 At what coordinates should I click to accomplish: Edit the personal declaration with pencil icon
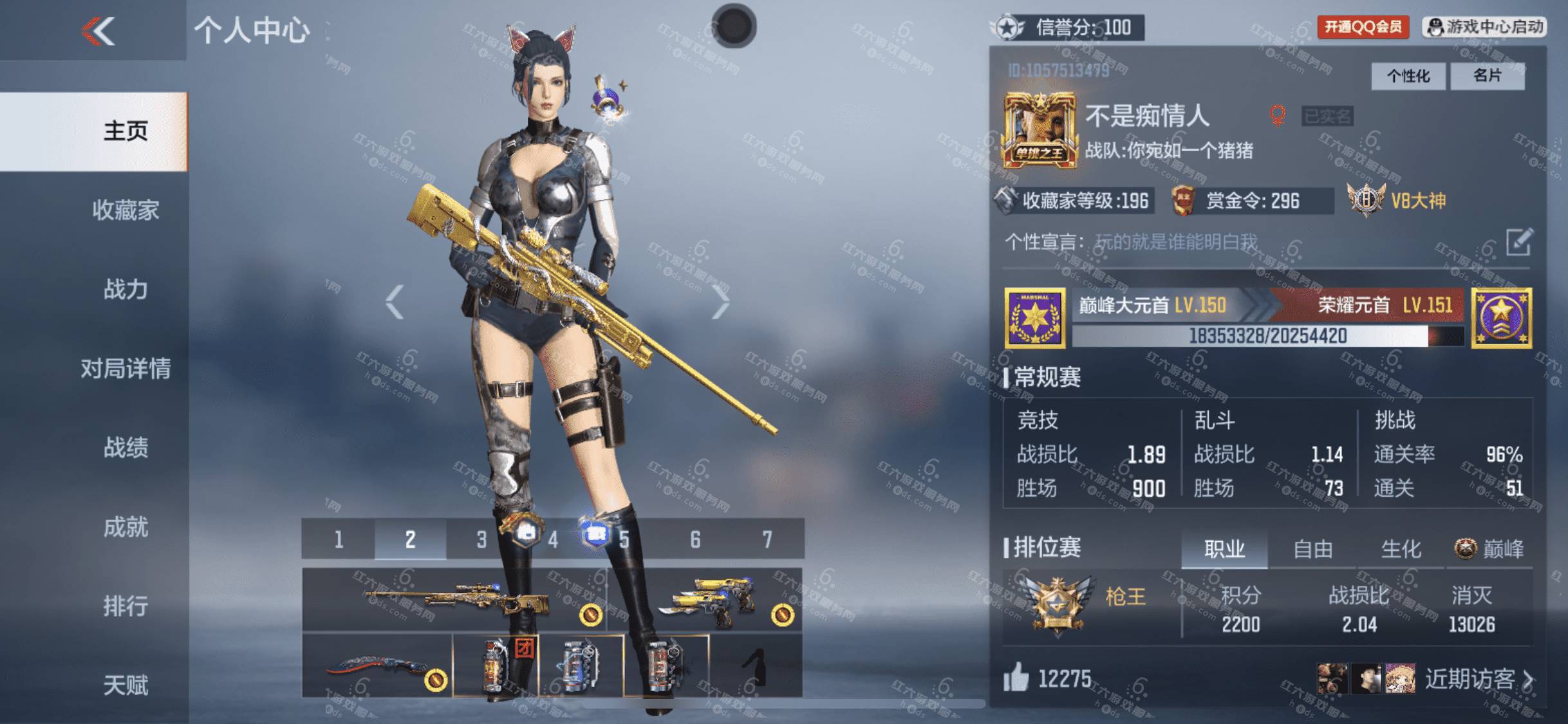coord(1519,243)
